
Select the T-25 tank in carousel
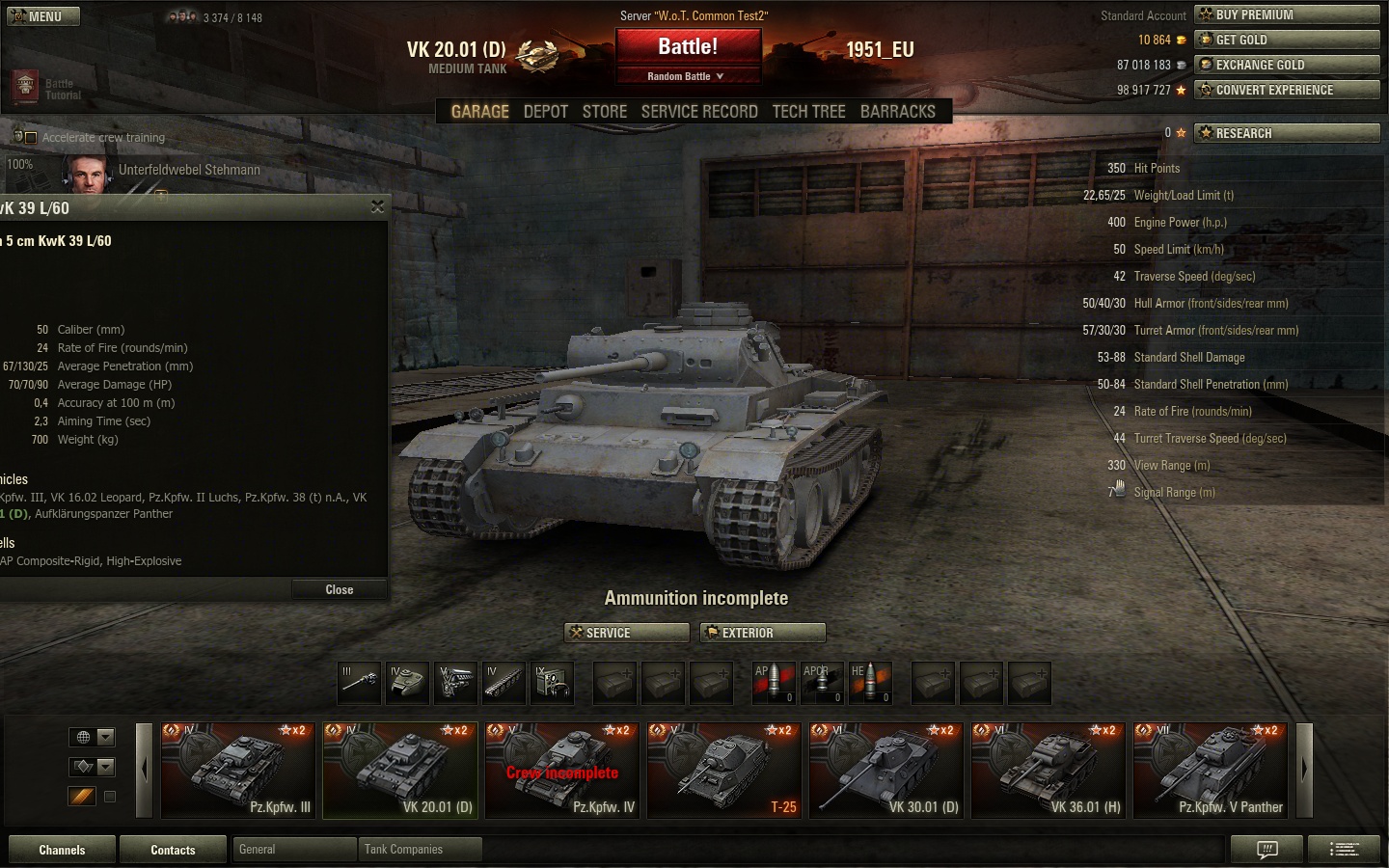(x=724, y=771)
